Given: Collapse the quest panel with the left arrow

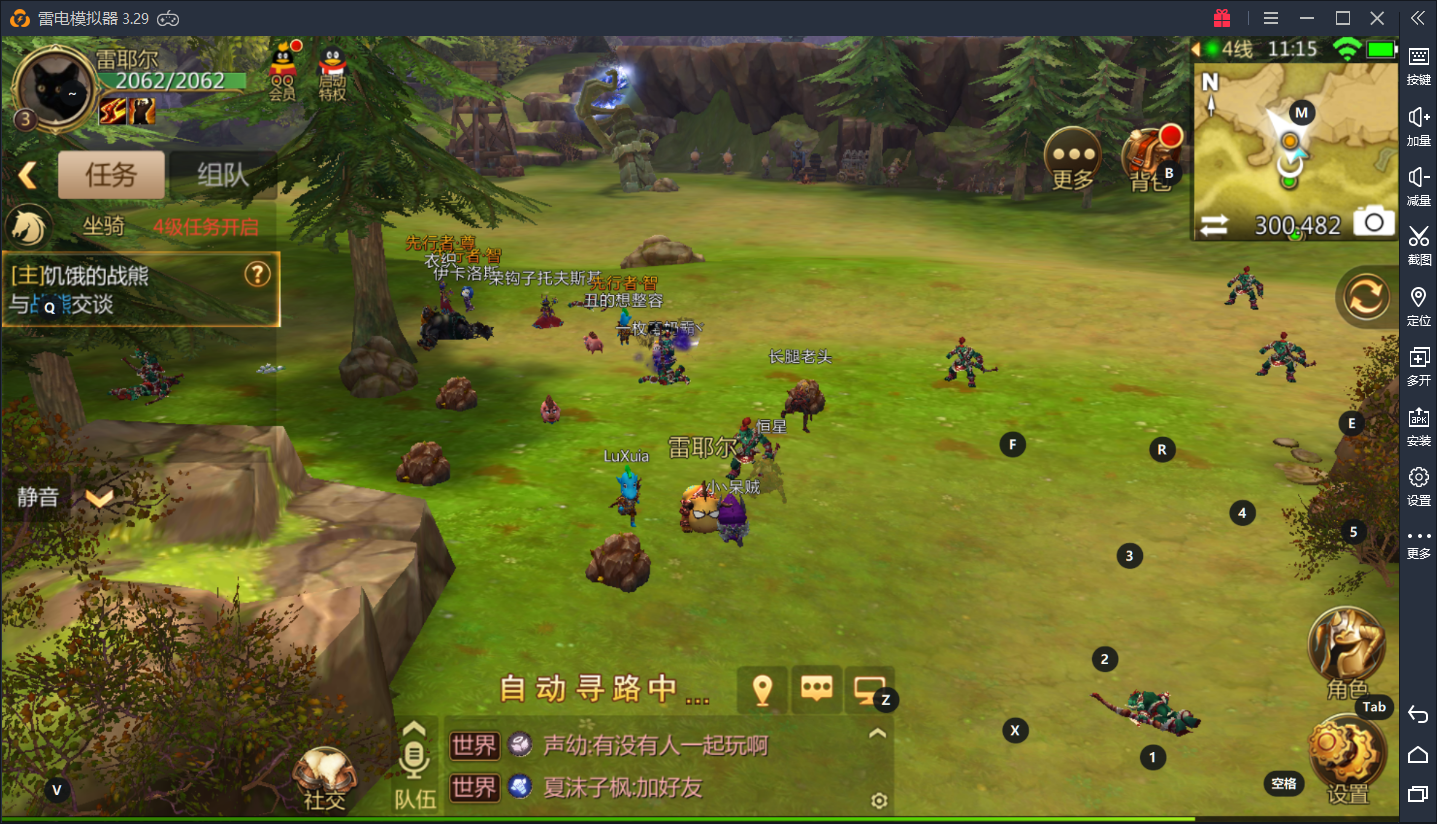Looking at the screenshot, I should [x=27, y=176].
